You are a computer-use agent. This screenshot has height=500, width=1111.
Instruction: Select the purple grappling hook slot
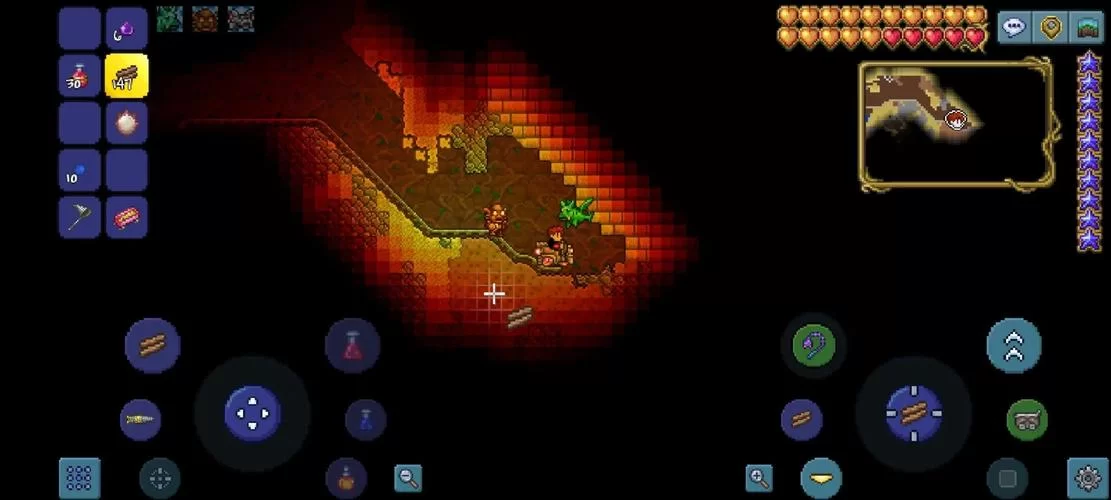coord(126,29)
